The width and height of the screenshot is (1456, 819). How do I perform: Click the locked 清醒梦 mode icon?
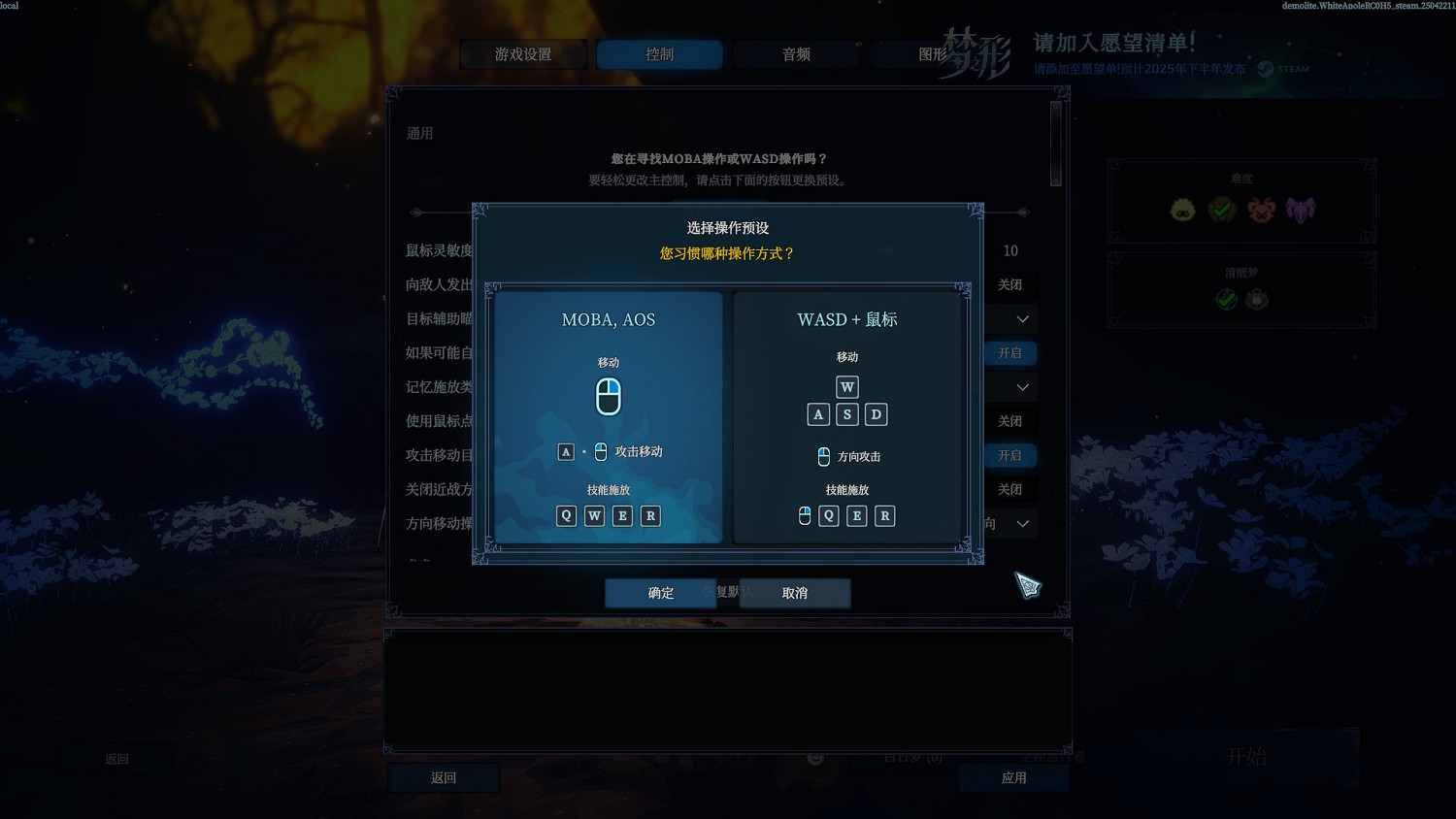pyautogui.click(x=1258, y=299)
